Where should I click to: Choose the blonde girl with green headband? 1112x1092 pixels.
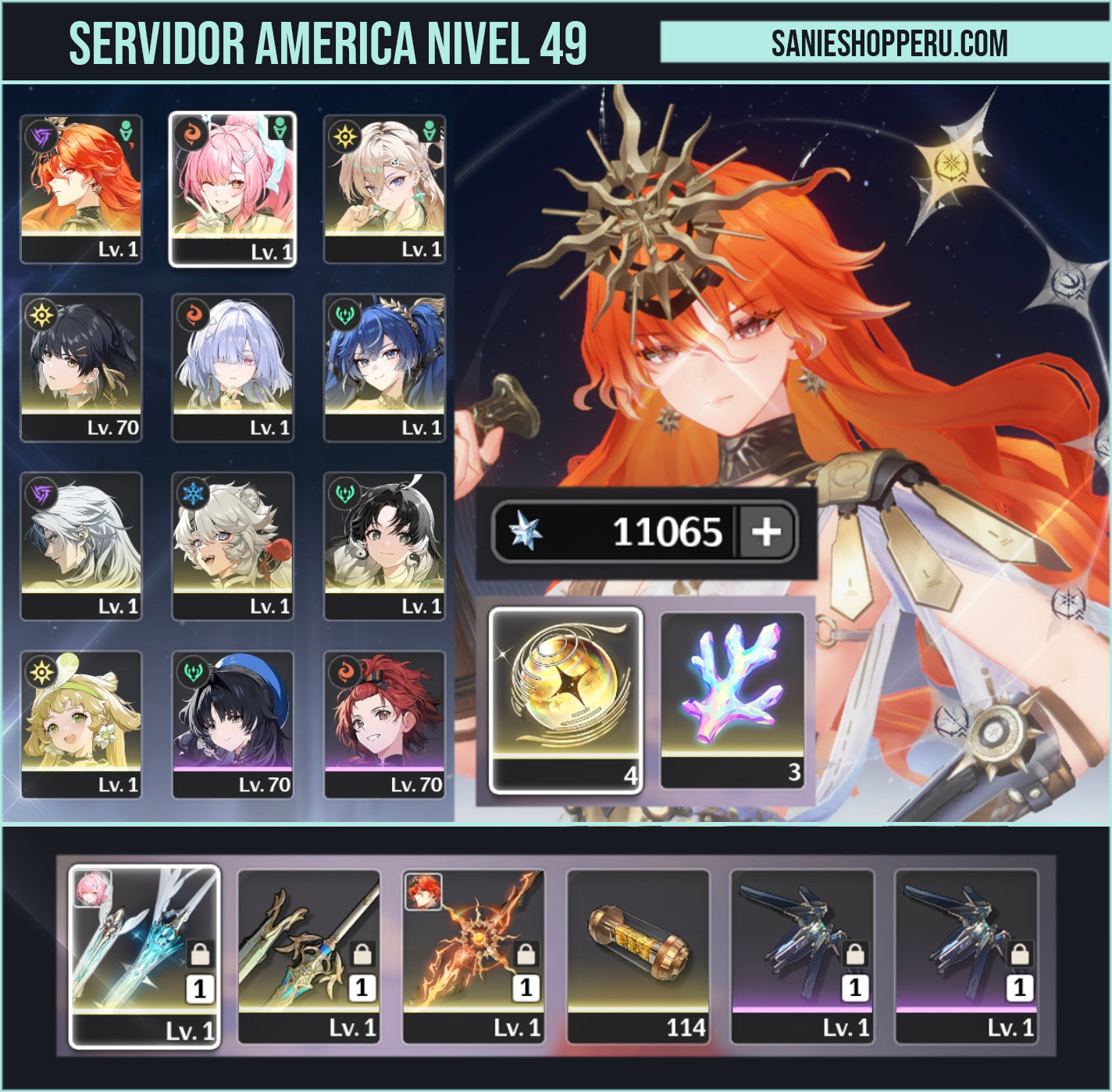pos(81,724)
